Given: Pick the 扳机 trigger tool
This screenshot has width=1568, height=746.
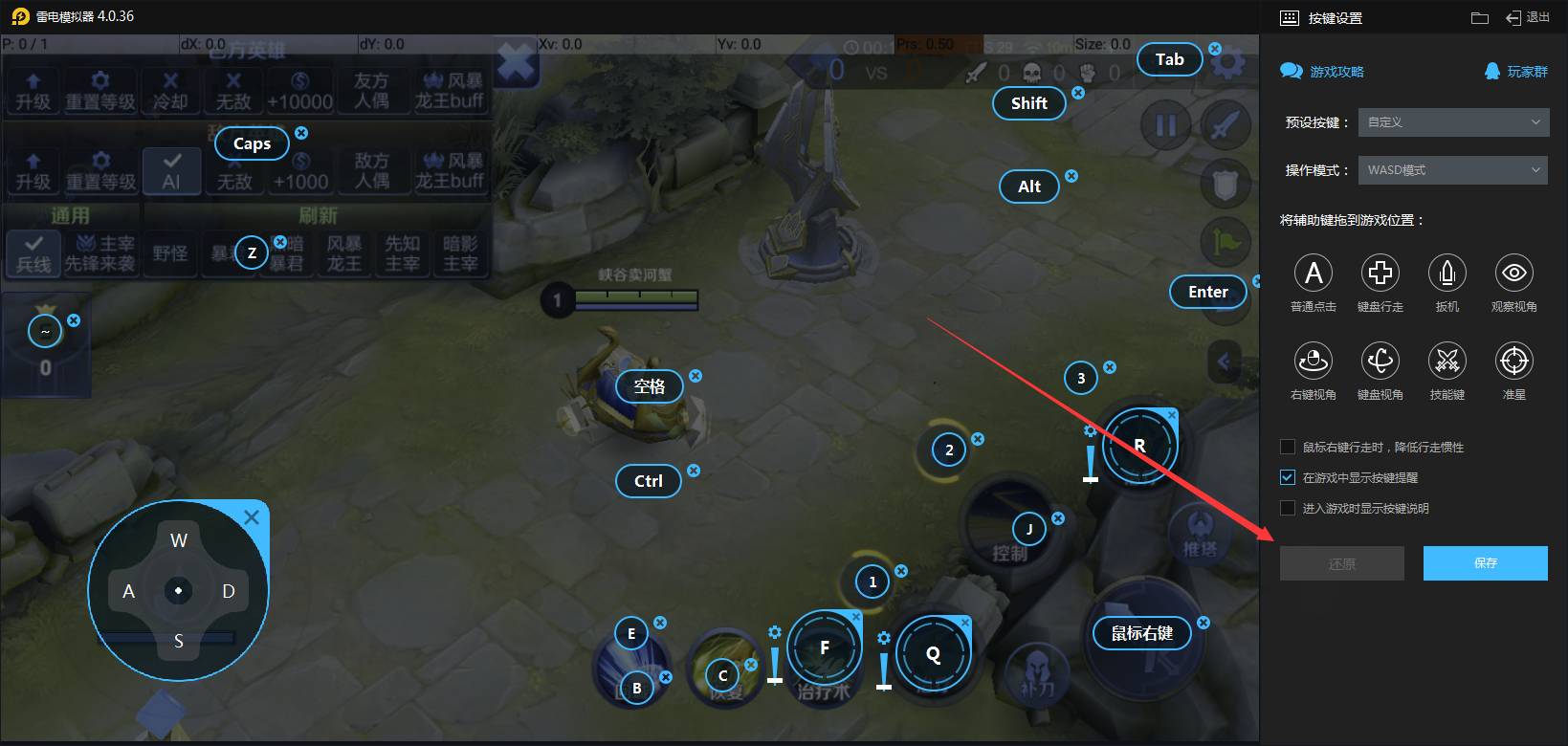Looking at the screenshot, I should (1447, 274).
